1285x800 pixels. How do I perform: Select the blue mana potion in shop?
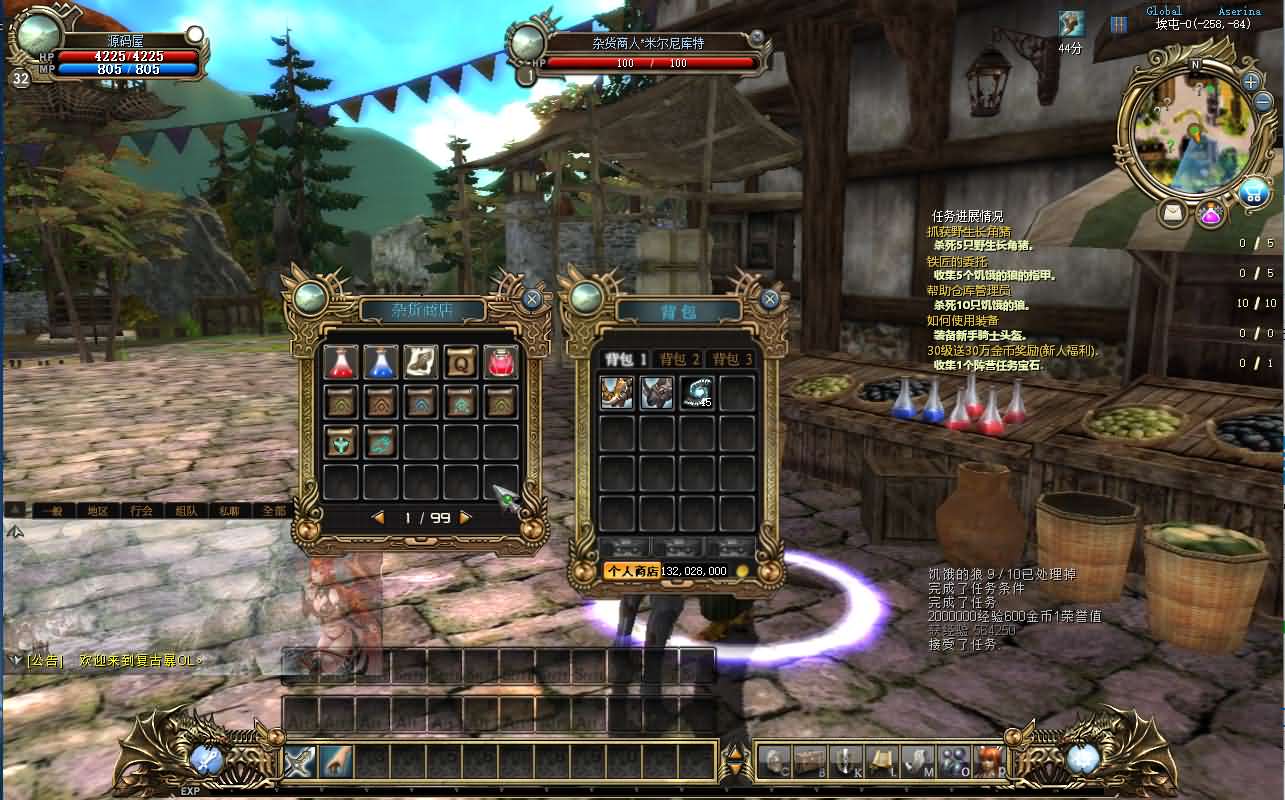(381, 361)
